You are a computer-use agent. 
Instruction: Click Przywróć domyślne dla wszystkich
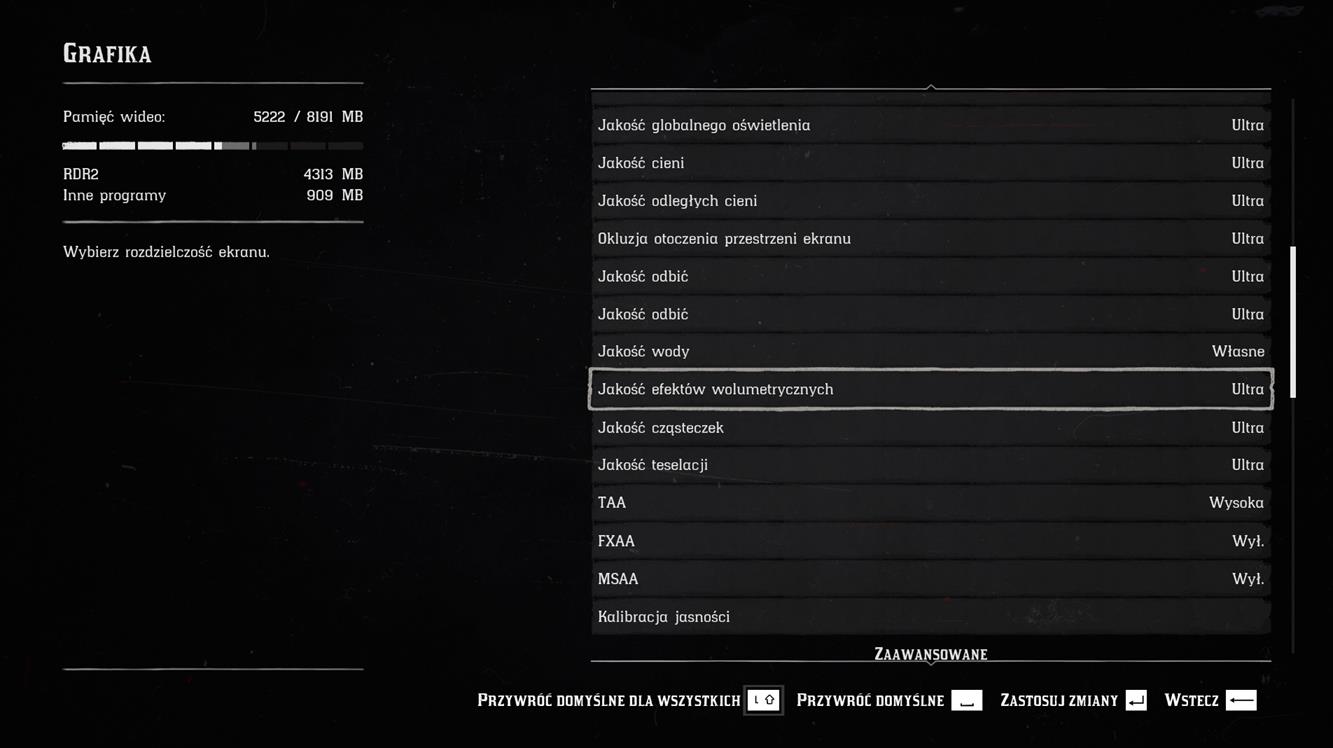coord(628,700)
